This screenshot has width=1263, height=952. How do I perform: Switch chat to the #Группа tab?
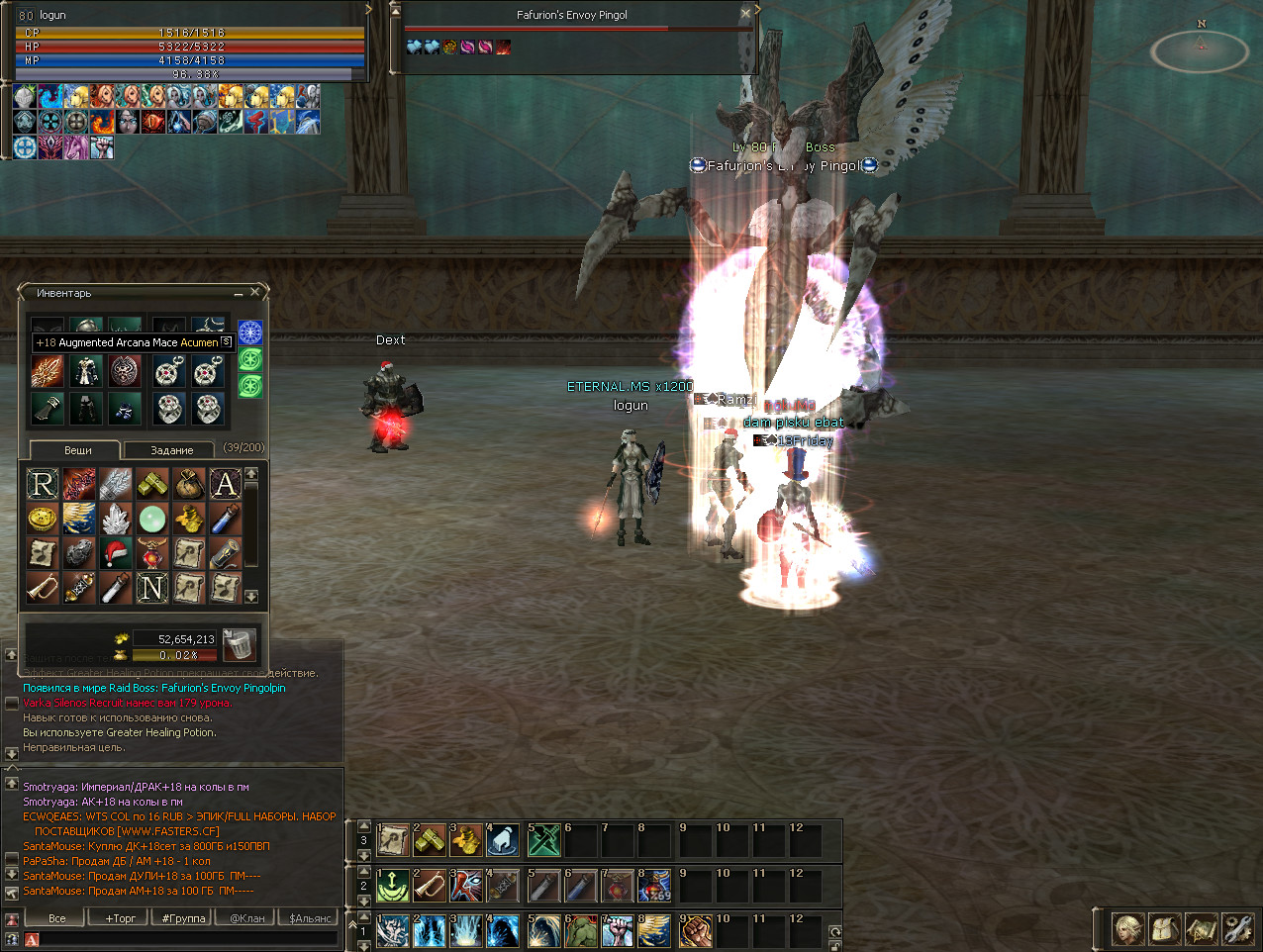pos(183,918)
